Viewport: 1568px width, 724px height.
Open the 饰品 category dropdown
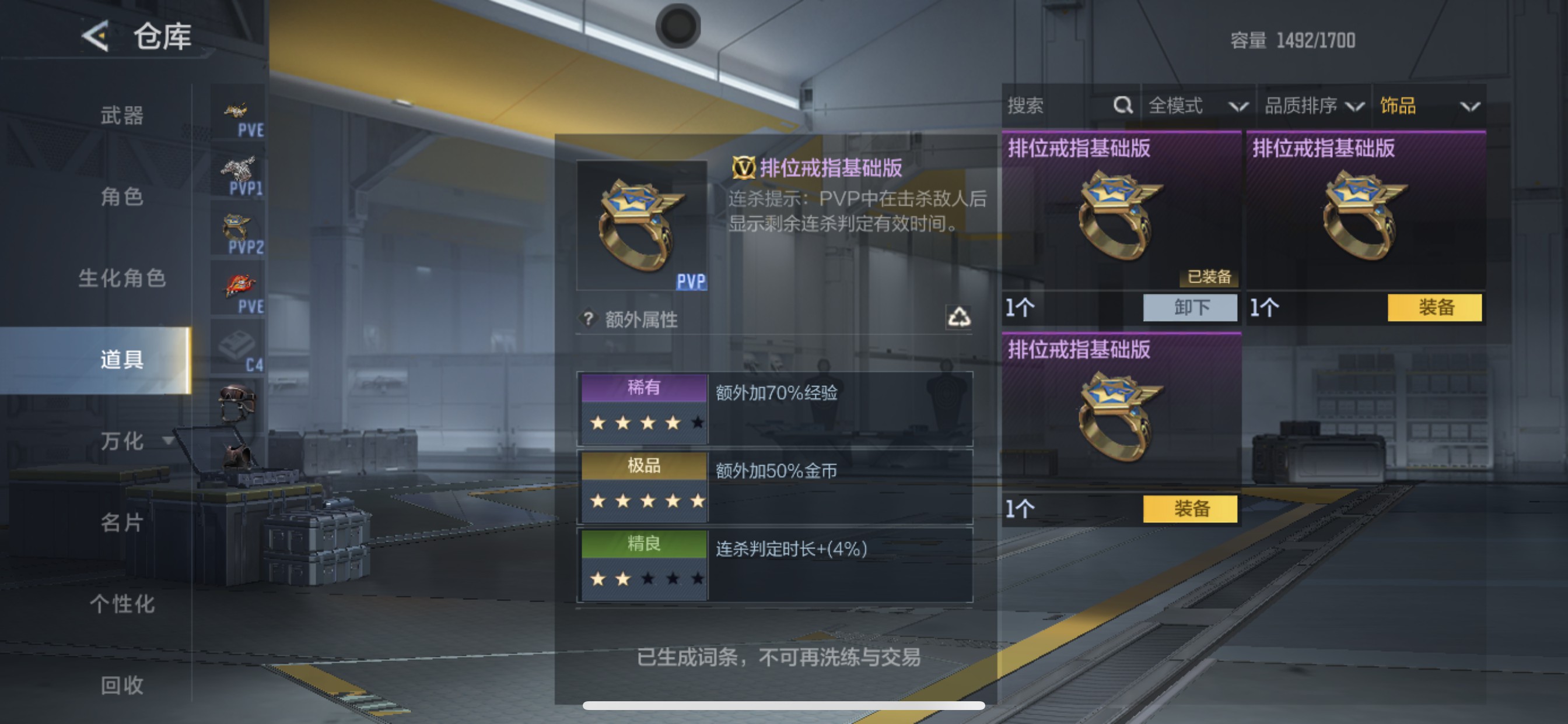pos(1418,106)
